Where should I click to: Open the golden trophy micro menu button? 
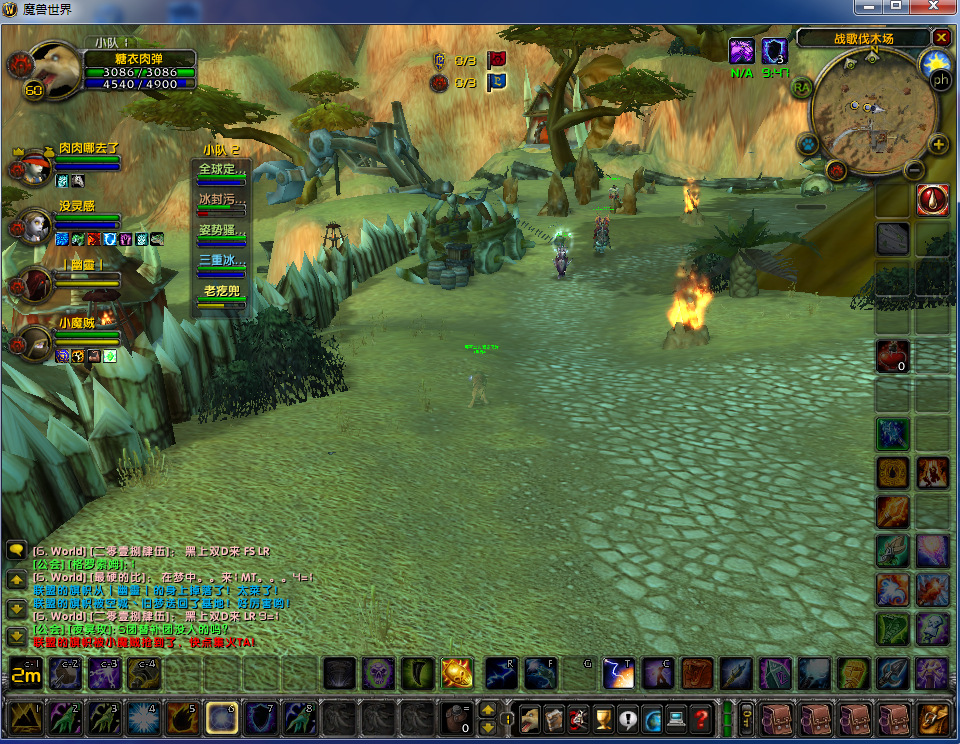click(x=603, y=718)
